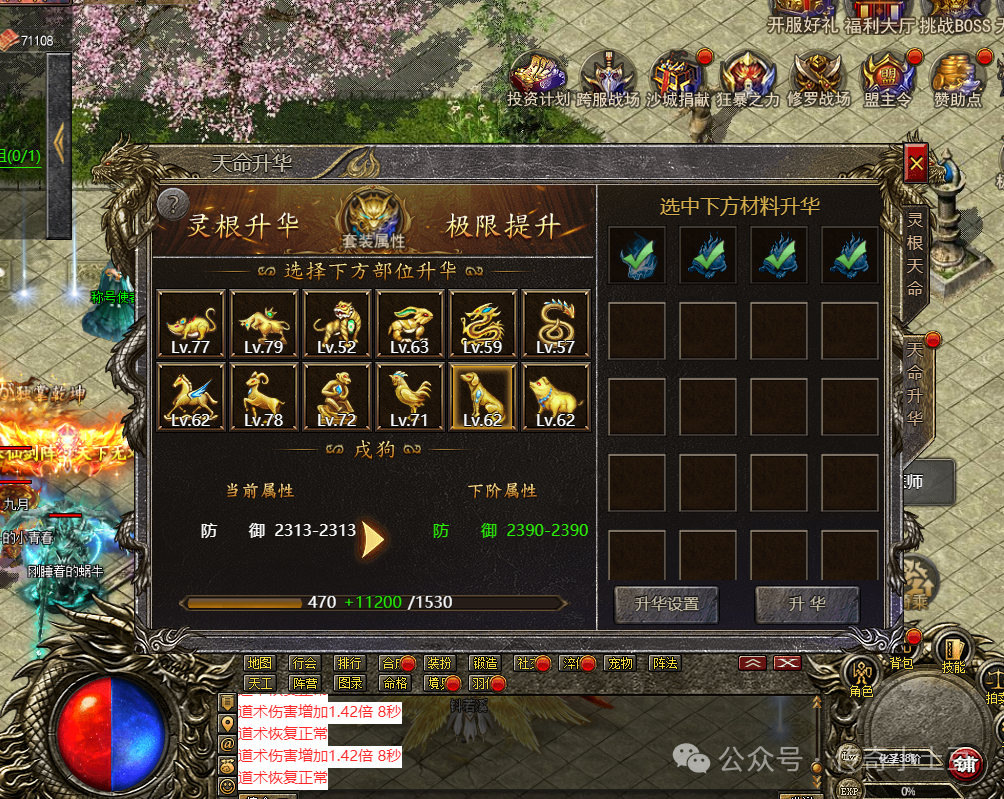Open the 投资计划 investment plan icon

538,79
